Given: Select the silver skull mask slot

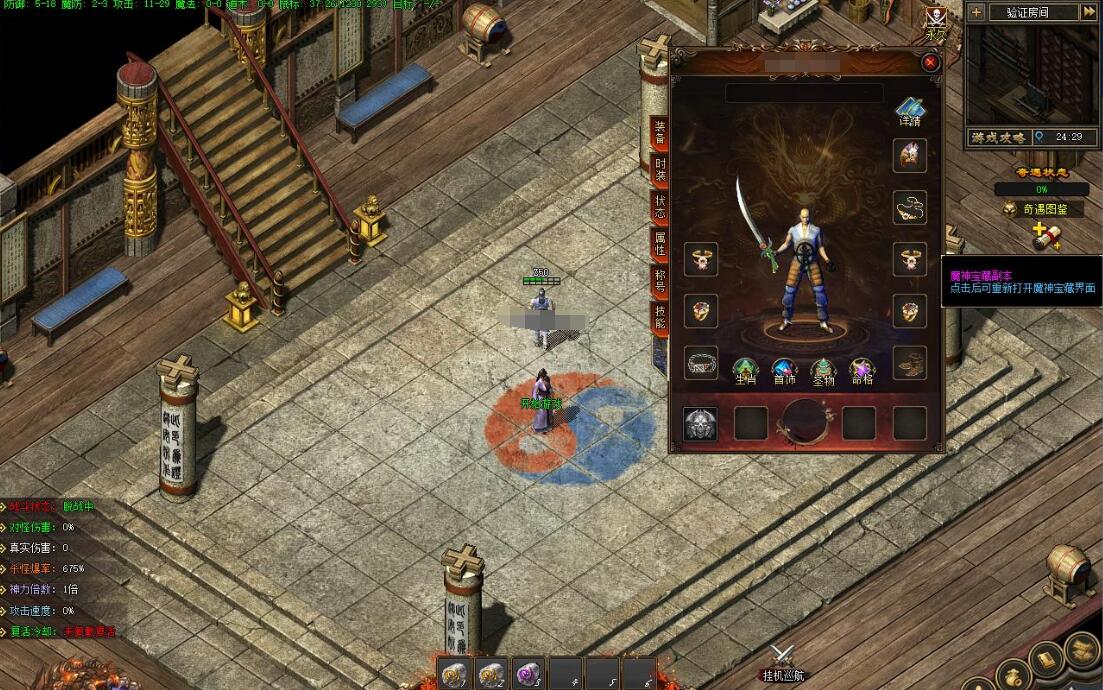Looking at the screenshot, I should 700,423.
